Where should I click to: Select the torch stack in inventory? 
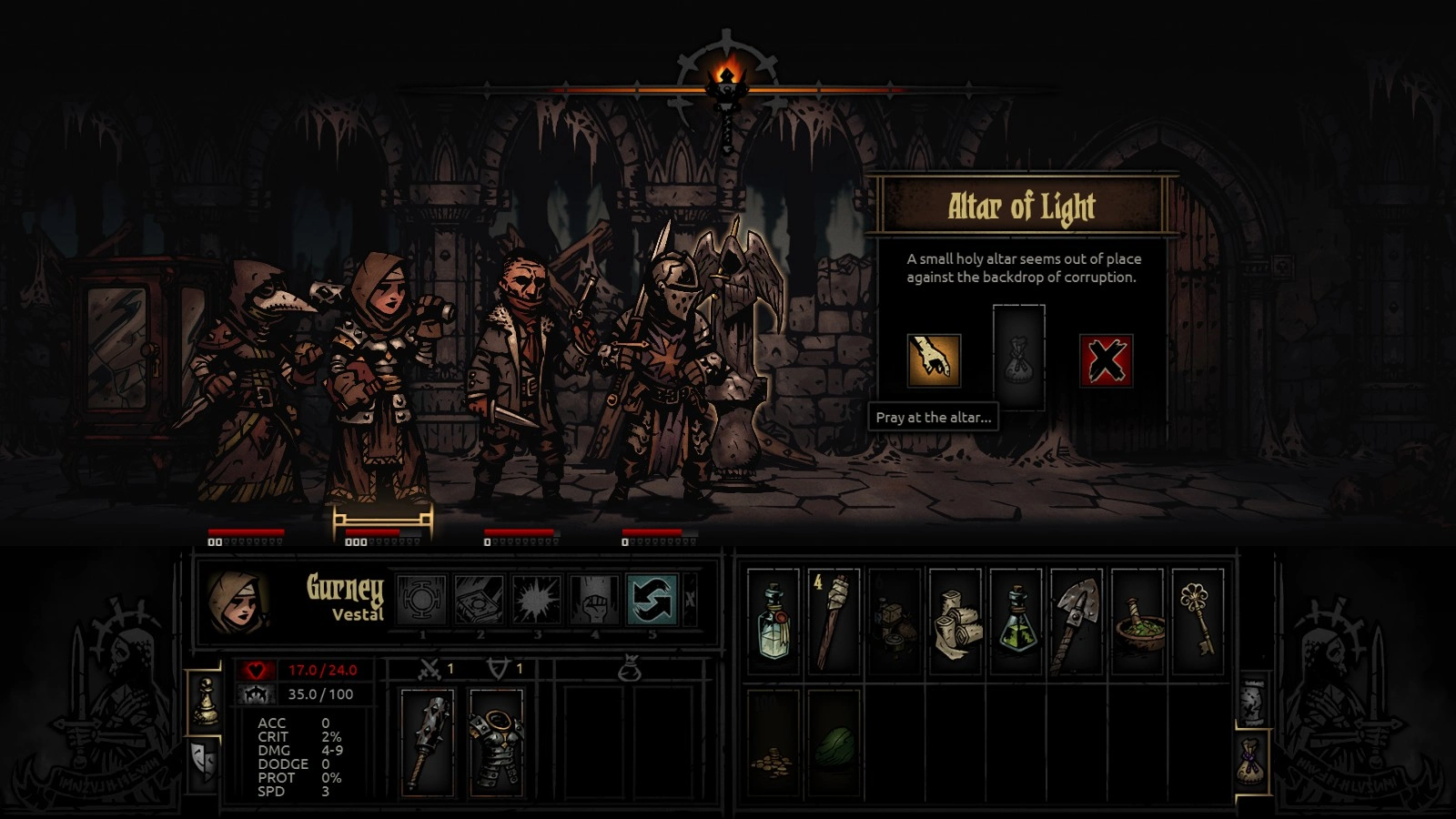(x=834, y=622)
